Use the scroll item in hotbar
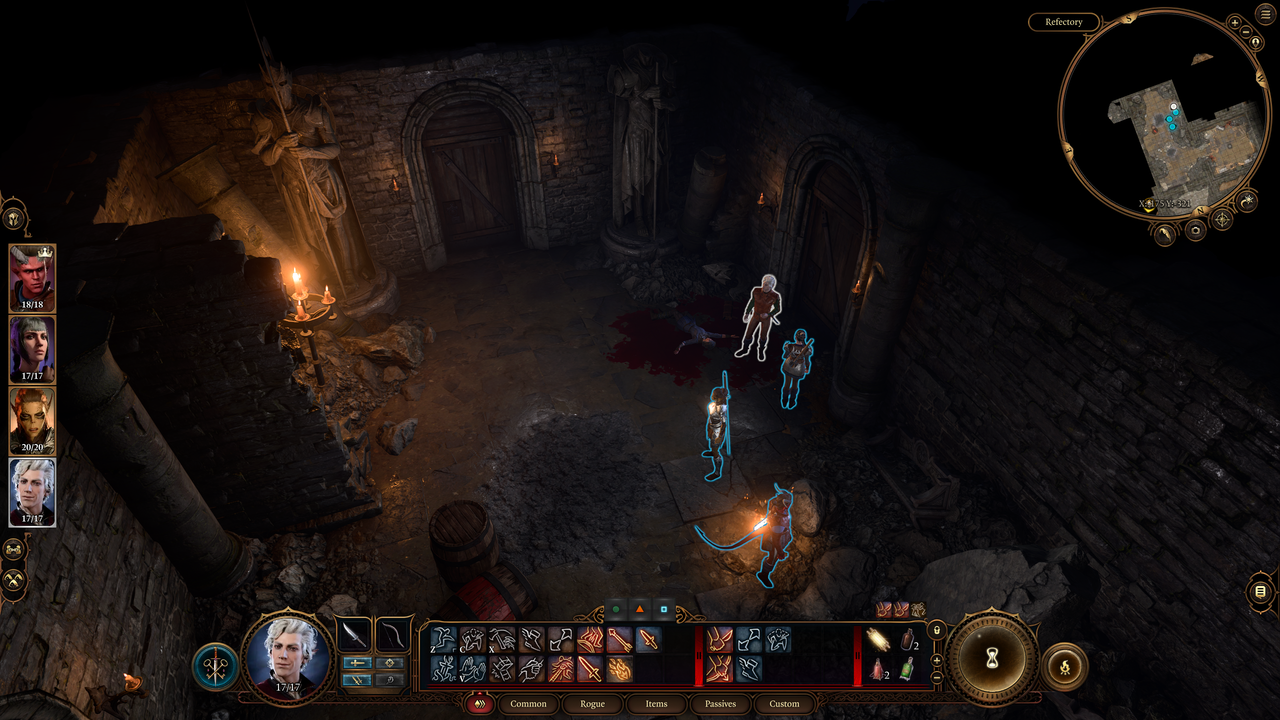The width and height of the screenshot is (1280, 720). [x=878, y=640]
